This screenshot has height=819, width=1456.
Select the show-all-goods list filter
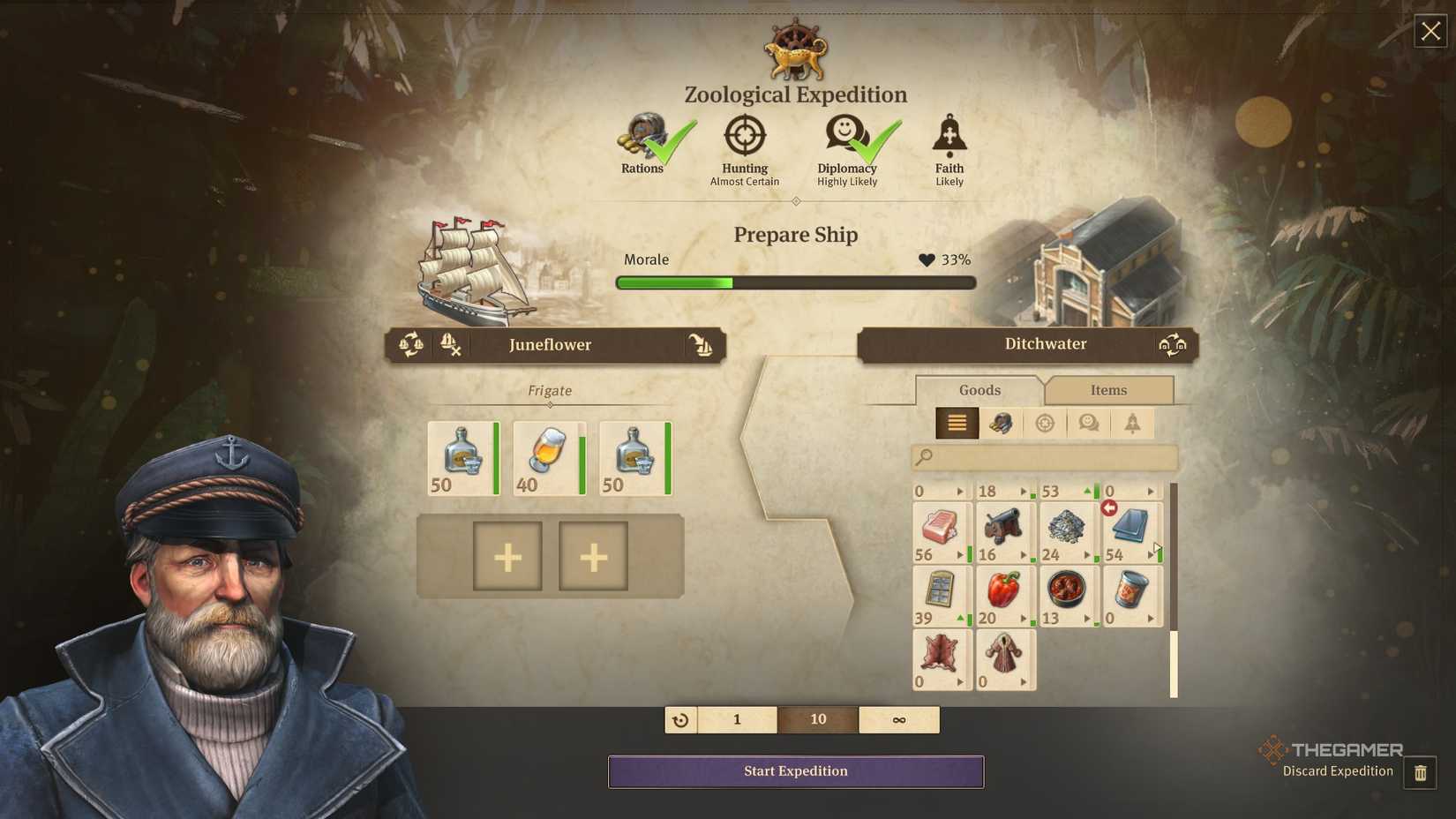[957, 423]
